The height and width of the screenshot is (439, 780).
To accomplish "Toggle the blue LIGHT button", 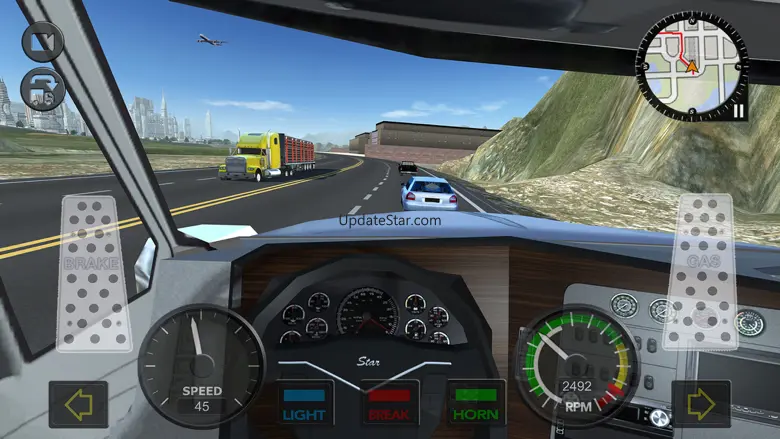I will (x=304, y=402).
